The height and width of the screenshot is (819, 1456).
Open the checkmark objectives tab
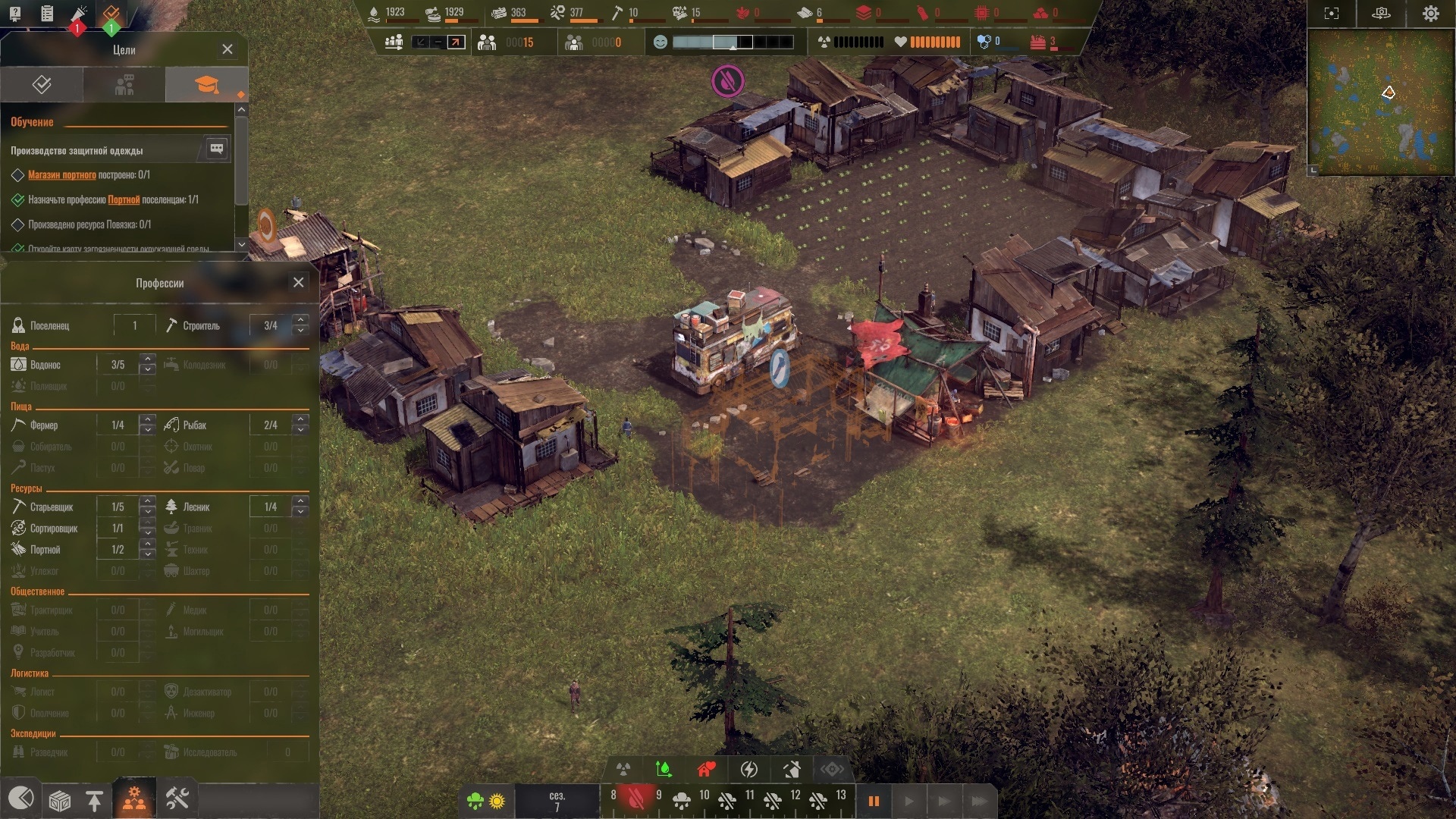[x=42, y=84]
